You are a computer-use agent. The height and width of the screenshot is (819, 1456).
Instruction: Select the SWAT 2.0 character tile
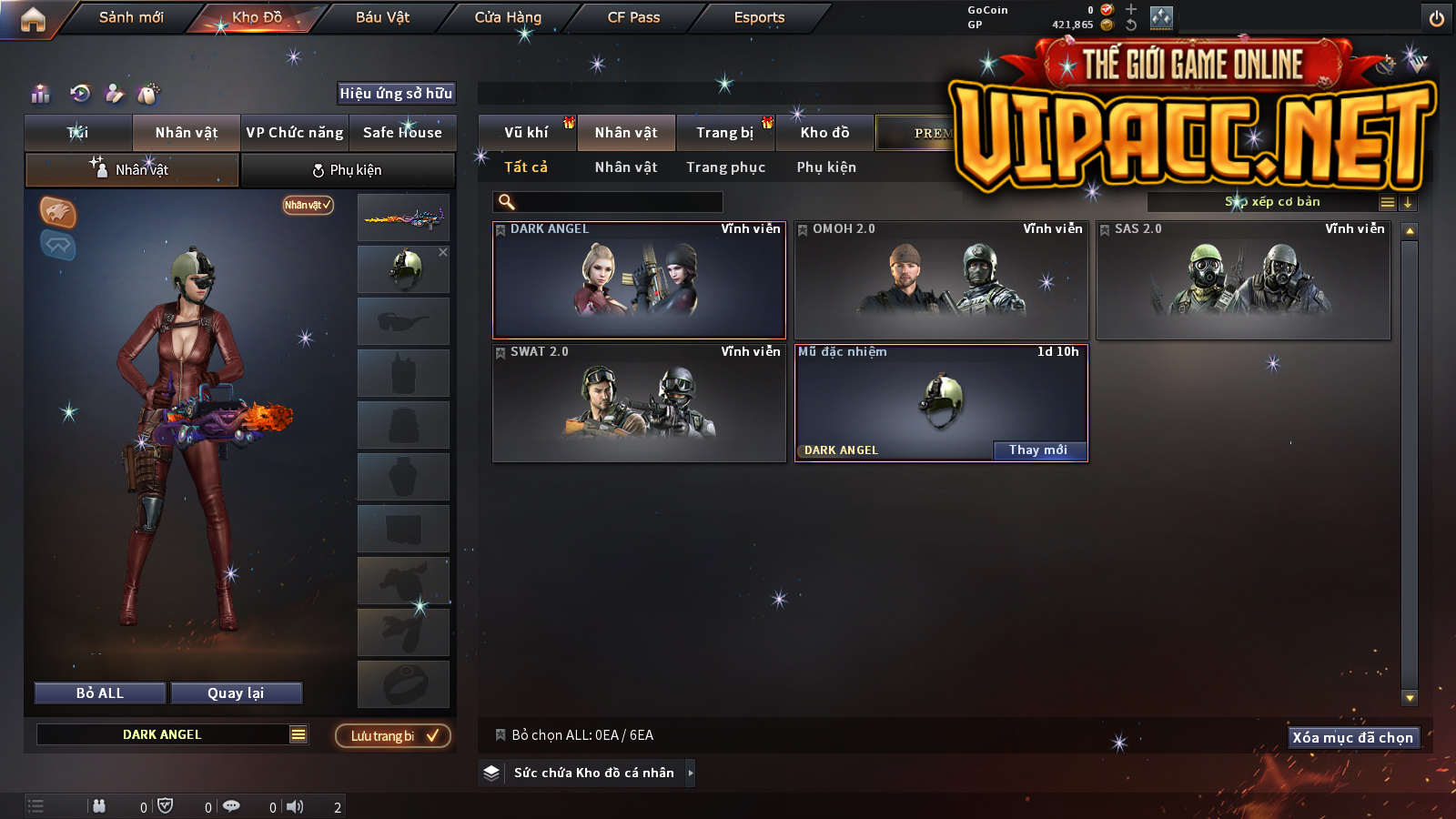click(639, 403)
